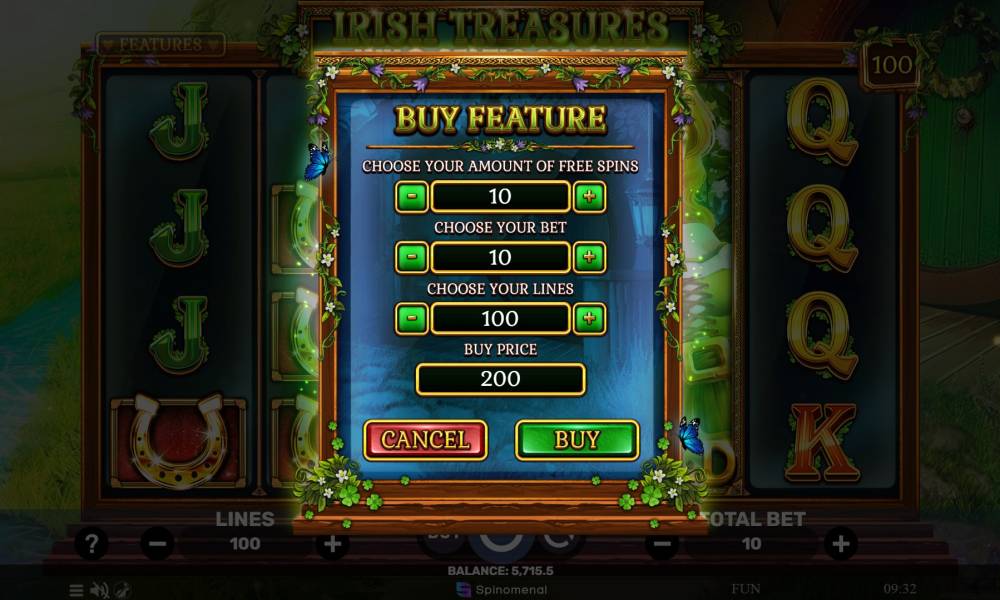Image resolution: width=1000 pixels, height=600 pixels.
Task: Confirm purchase with the green BUY button
Action: (577, 440)
